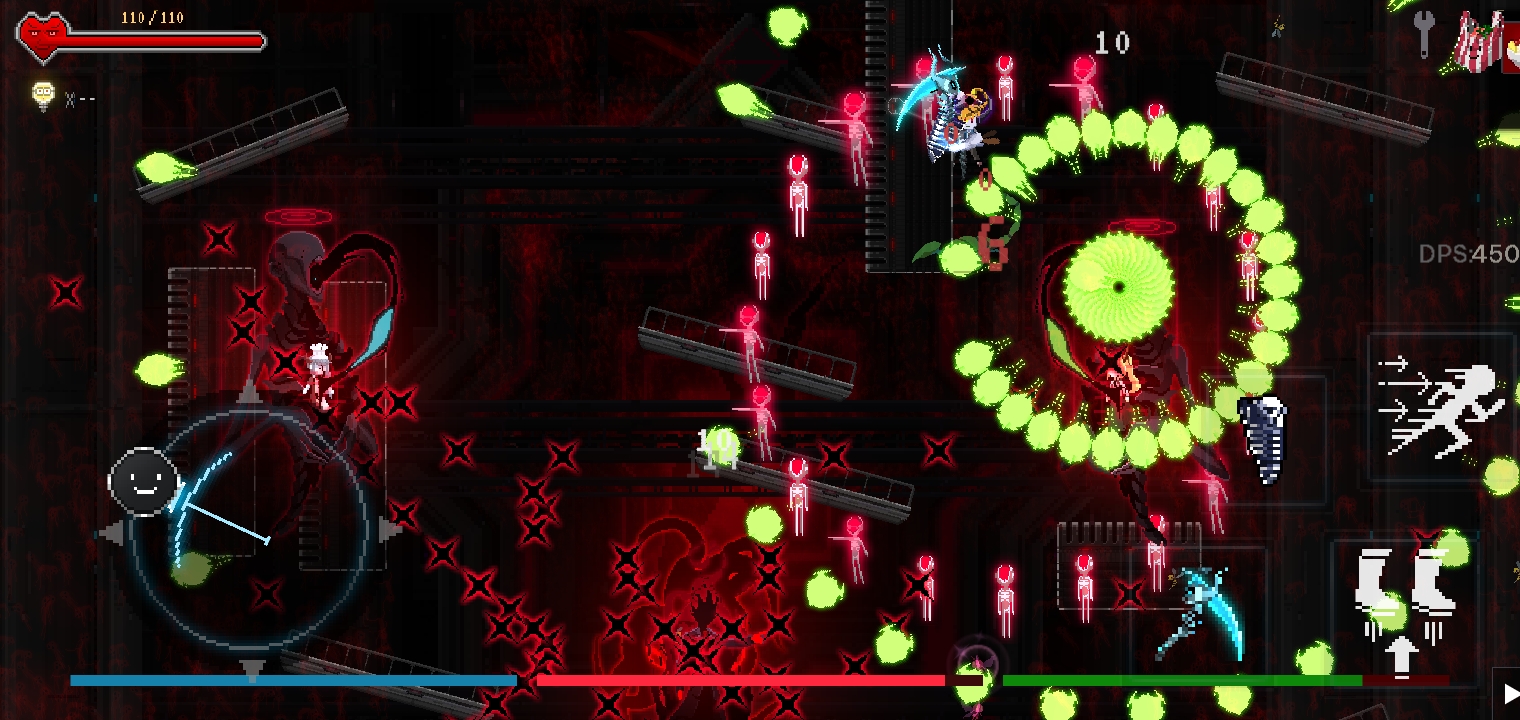Tap the smiley face joystick knob
The width and height of the screenshot is (1520, 720).
[144, 482]
